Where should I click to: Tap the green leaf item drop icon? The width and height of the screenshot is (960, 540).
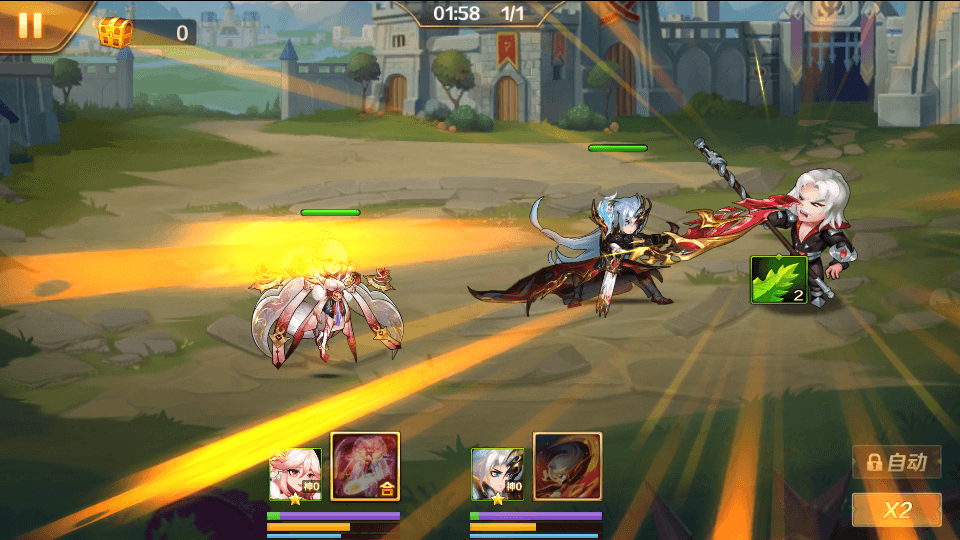(x=779, y=281)
